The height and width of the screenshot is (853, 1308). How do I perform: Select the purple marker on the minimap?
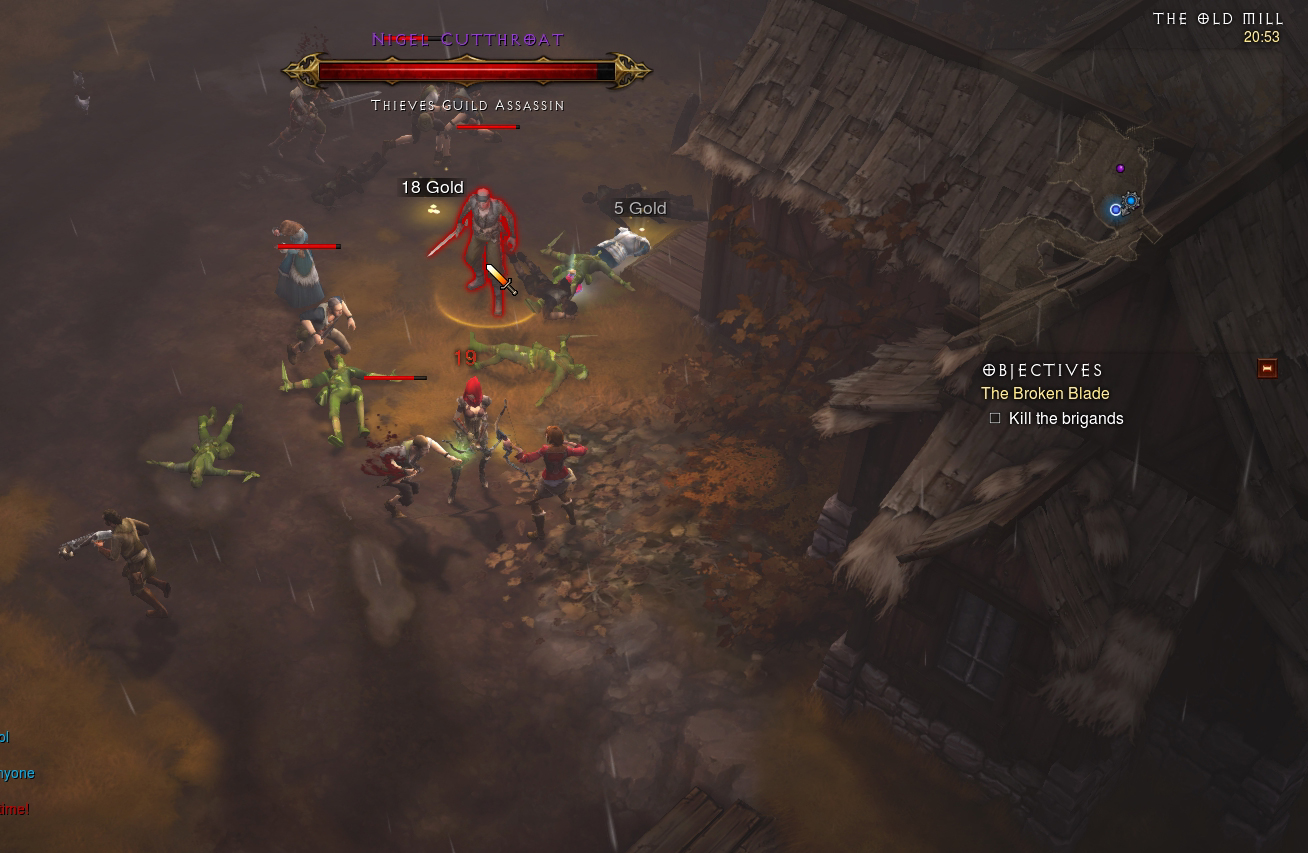(1120, 168)
